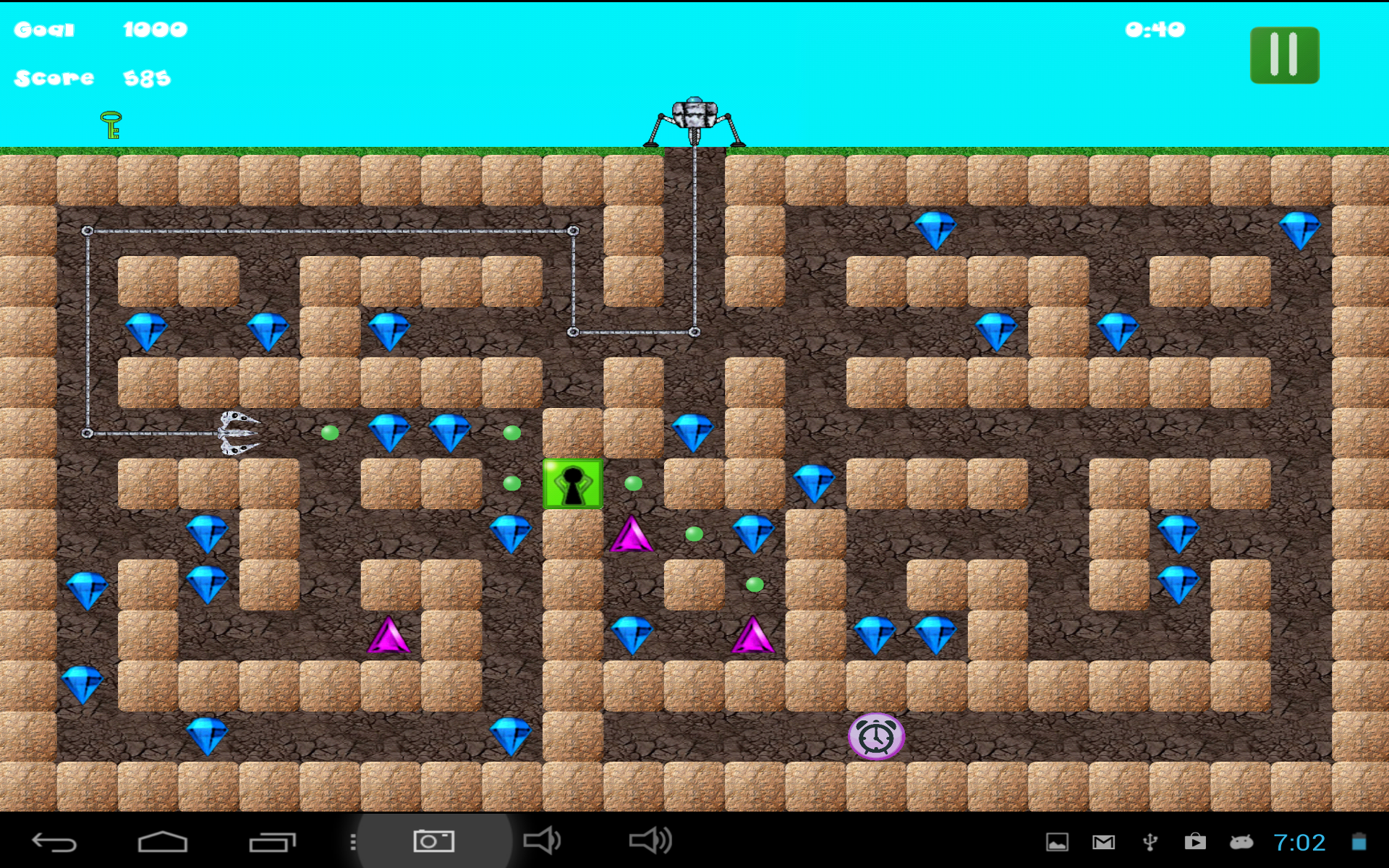The image size is (1389, 868).
Task: Tap the USB connection status icon
Action: tap(1149, 841)
